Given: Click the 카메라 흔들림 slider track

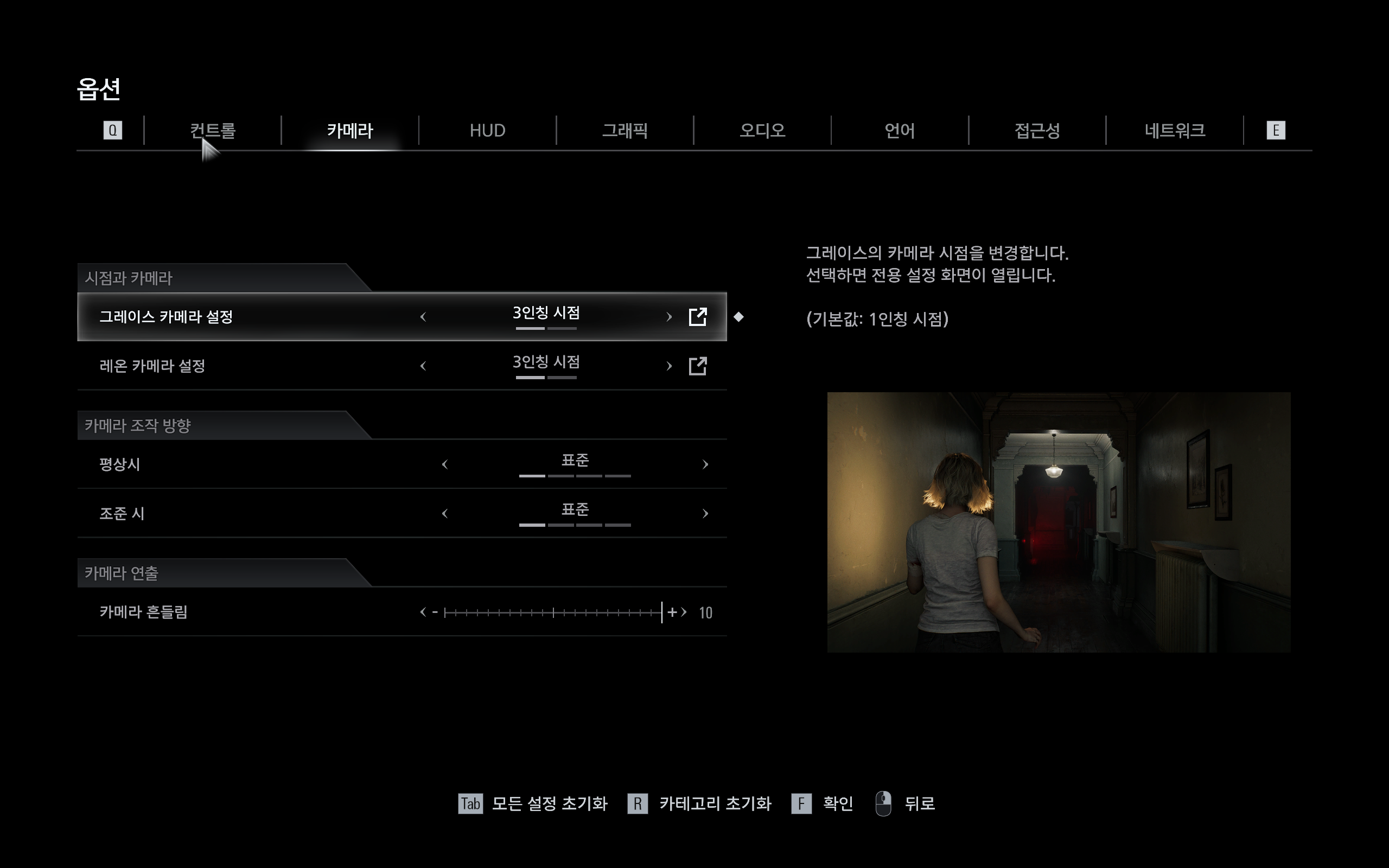Looking at the screenshot, I should pyautogui.click(x=553, y=612).
